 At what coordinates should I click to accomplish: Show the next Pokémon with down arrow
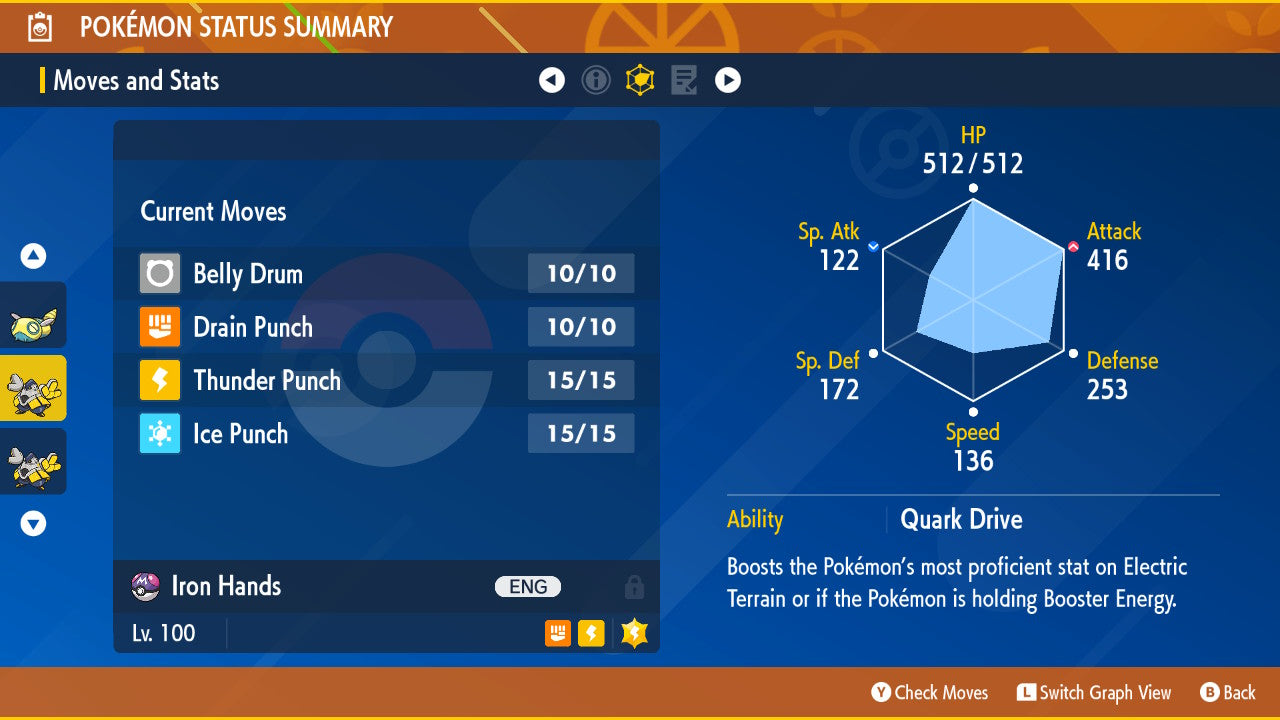coord(33,523)
